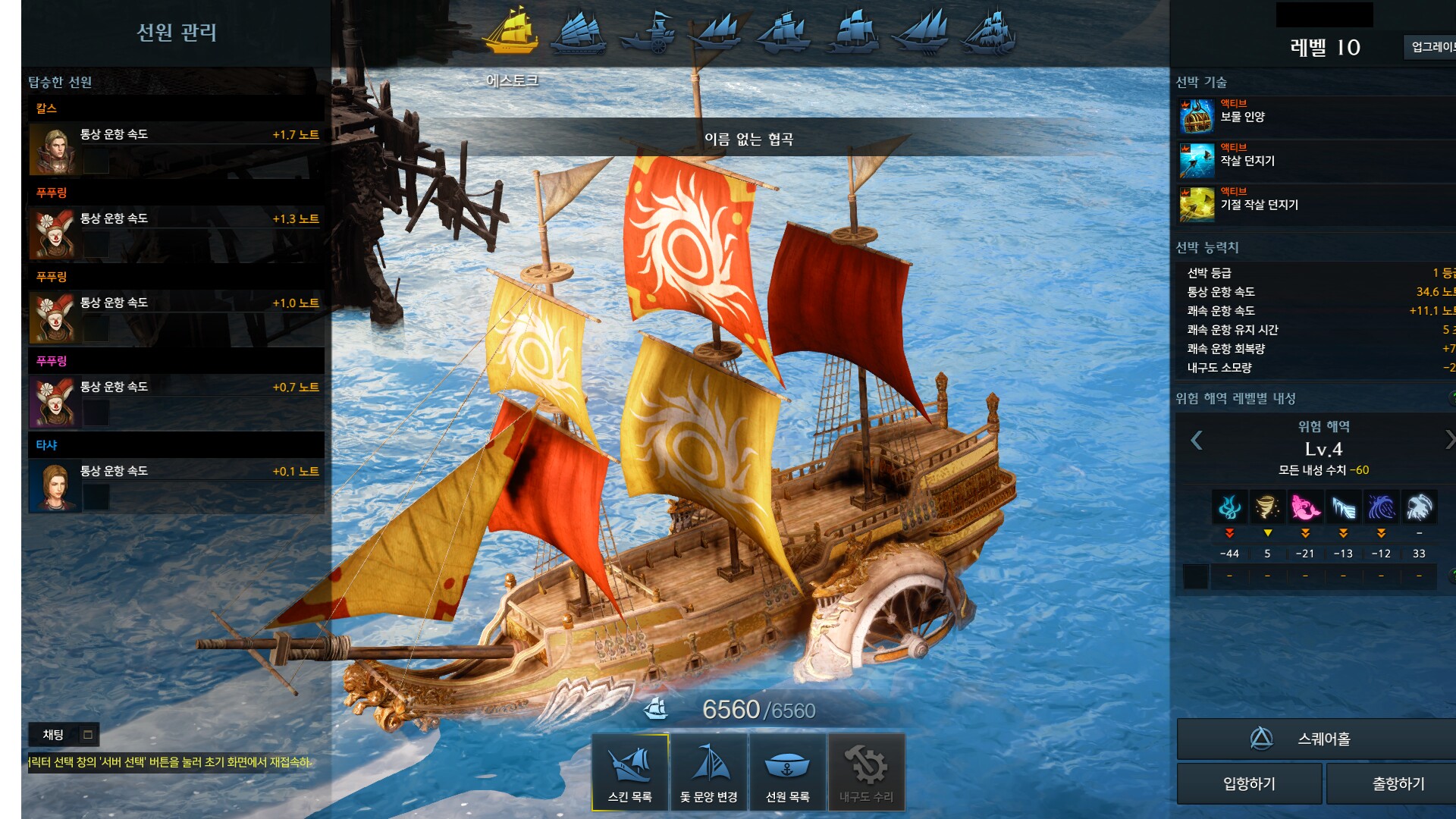Select crew member 칼스 portrait
Screen dimensions: 1456x819
54,150
